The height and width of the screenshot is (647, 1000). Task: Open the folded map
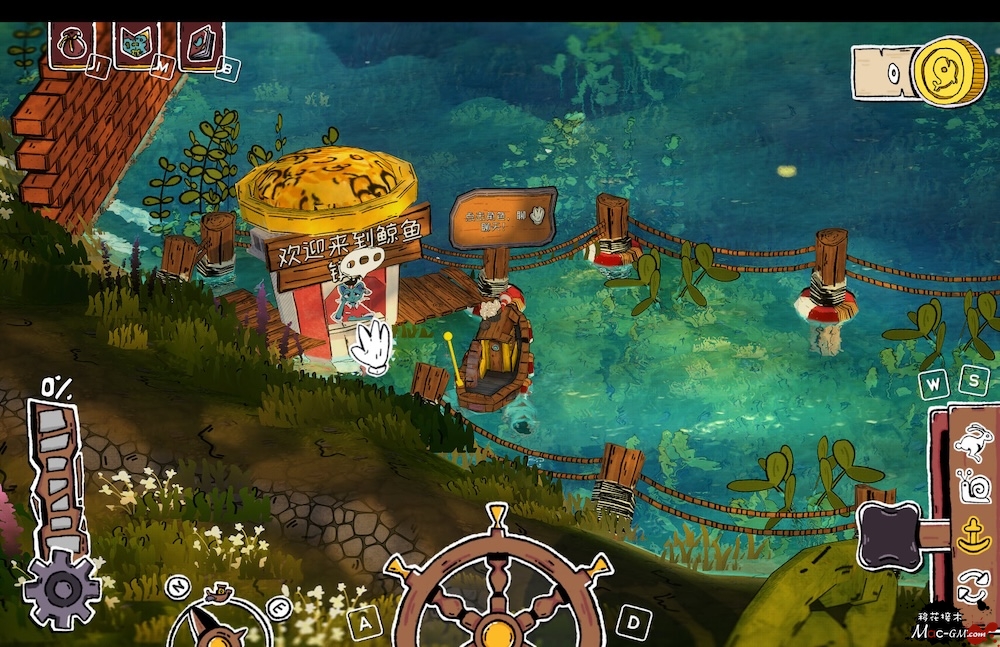coord(136,44)
